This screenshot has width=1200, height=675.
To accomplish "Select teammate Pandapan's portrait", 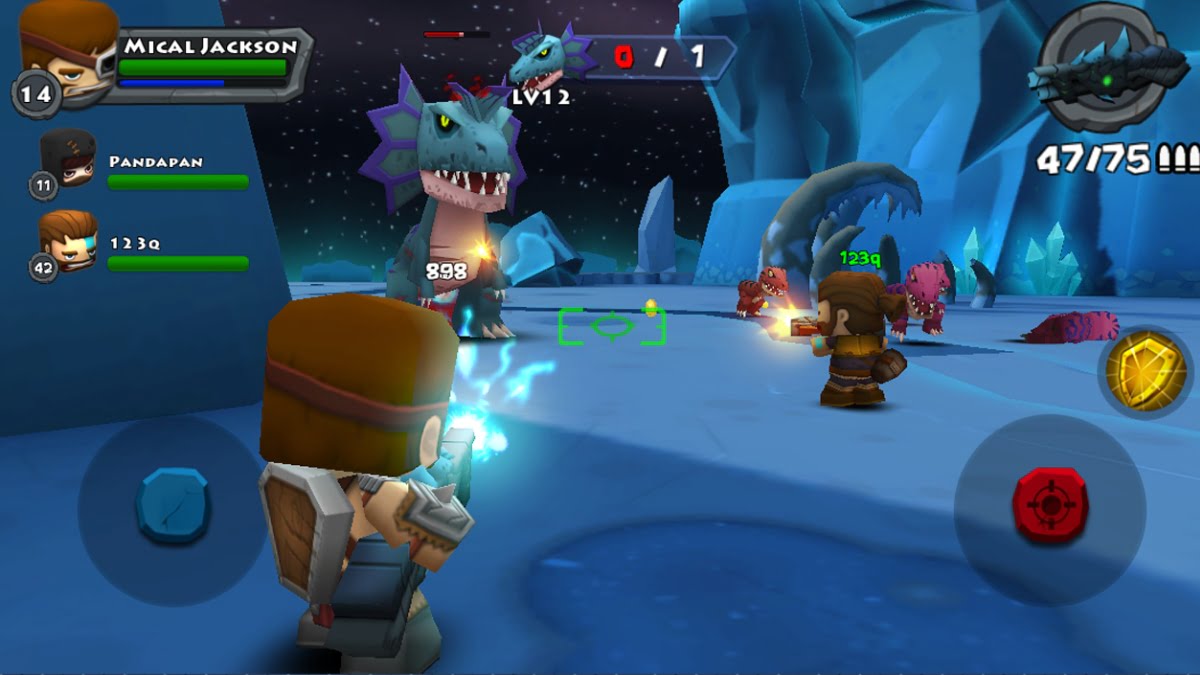I will pos(68,160).
